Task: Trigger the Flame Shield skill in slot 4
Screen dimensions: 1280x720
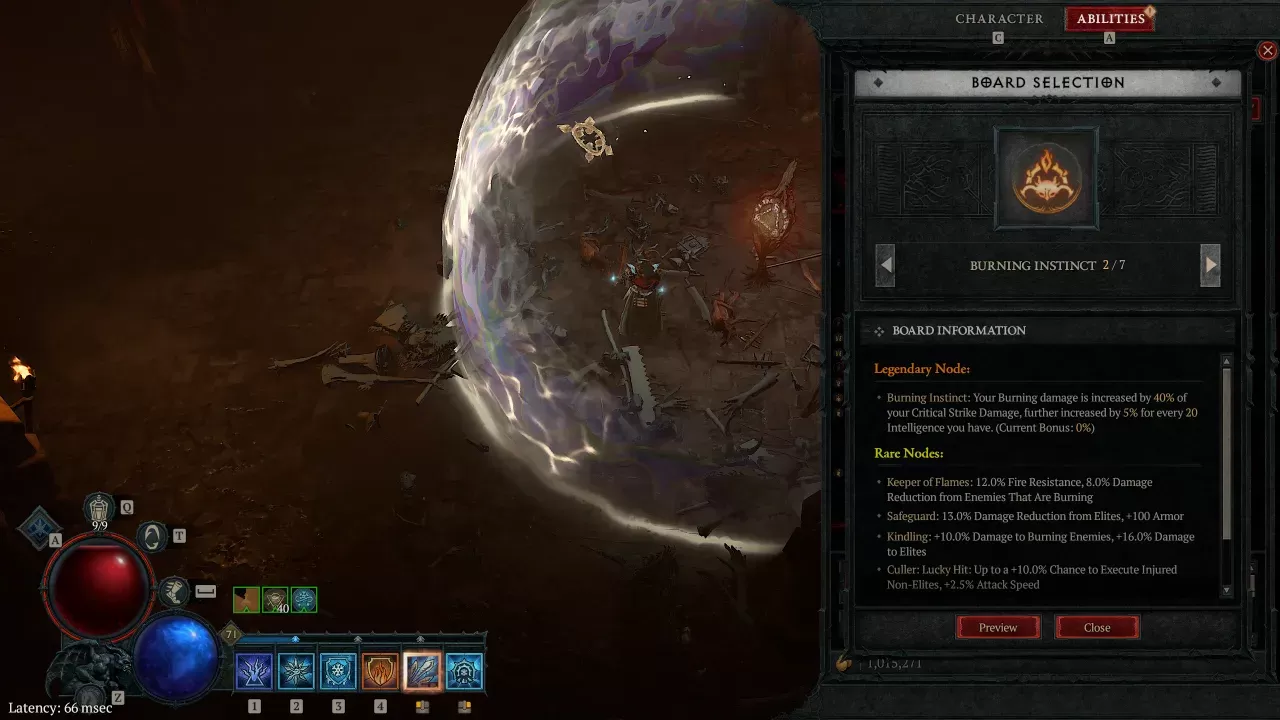Action: point(380,670)
